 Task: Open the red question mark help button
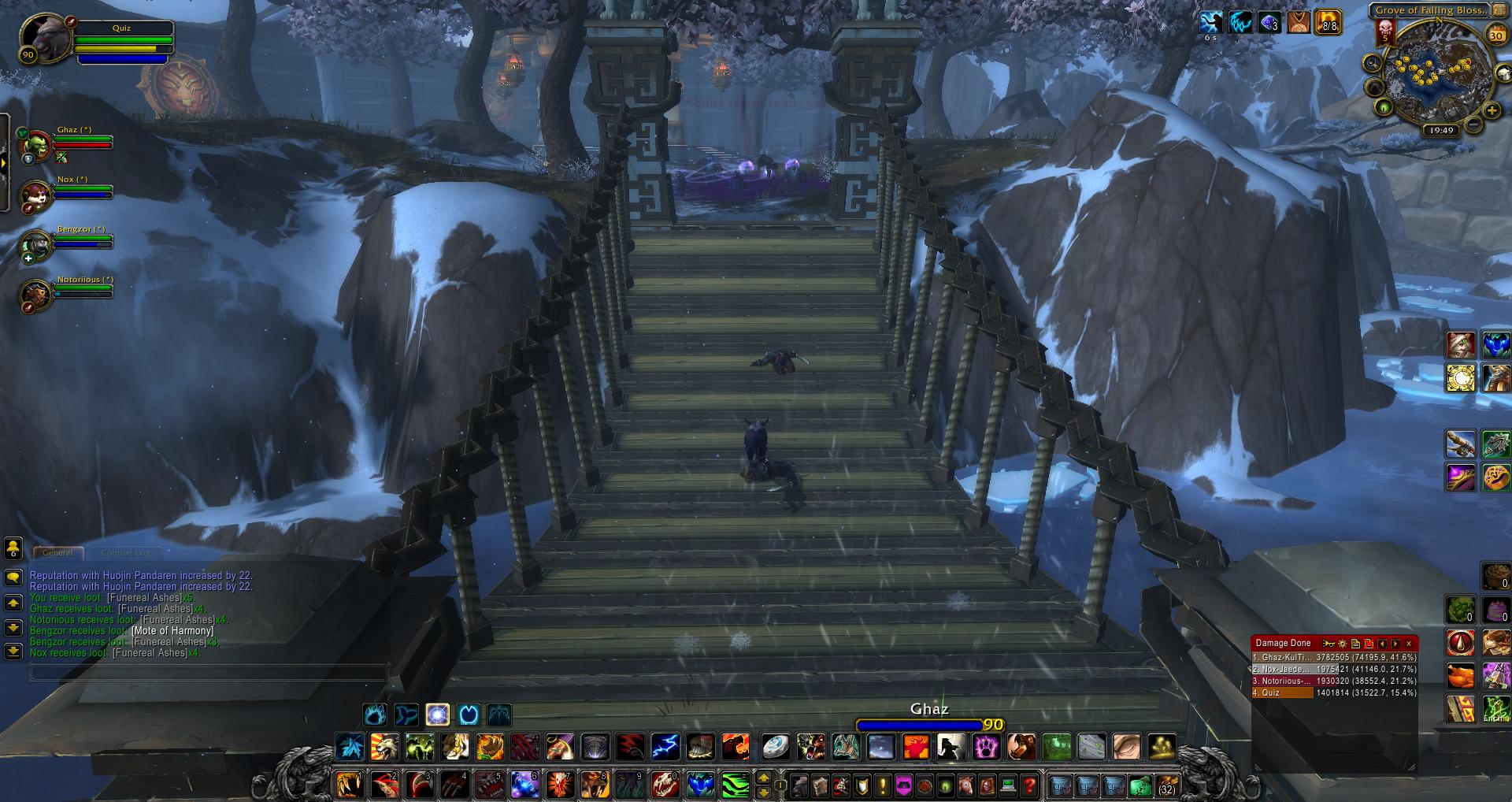point(1028,785)
